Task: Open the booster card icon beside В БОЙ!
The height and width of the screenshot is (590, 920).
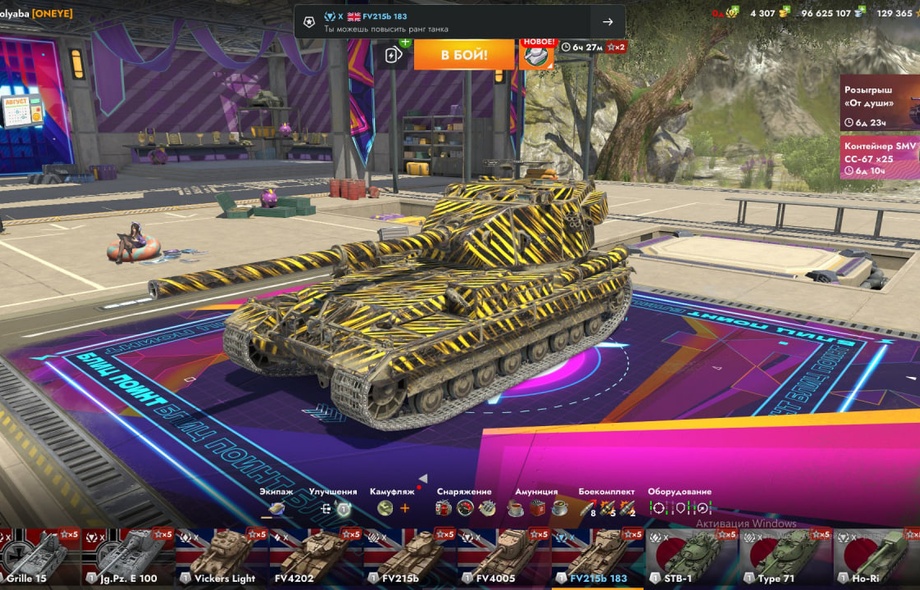Action: coord(394,54)
